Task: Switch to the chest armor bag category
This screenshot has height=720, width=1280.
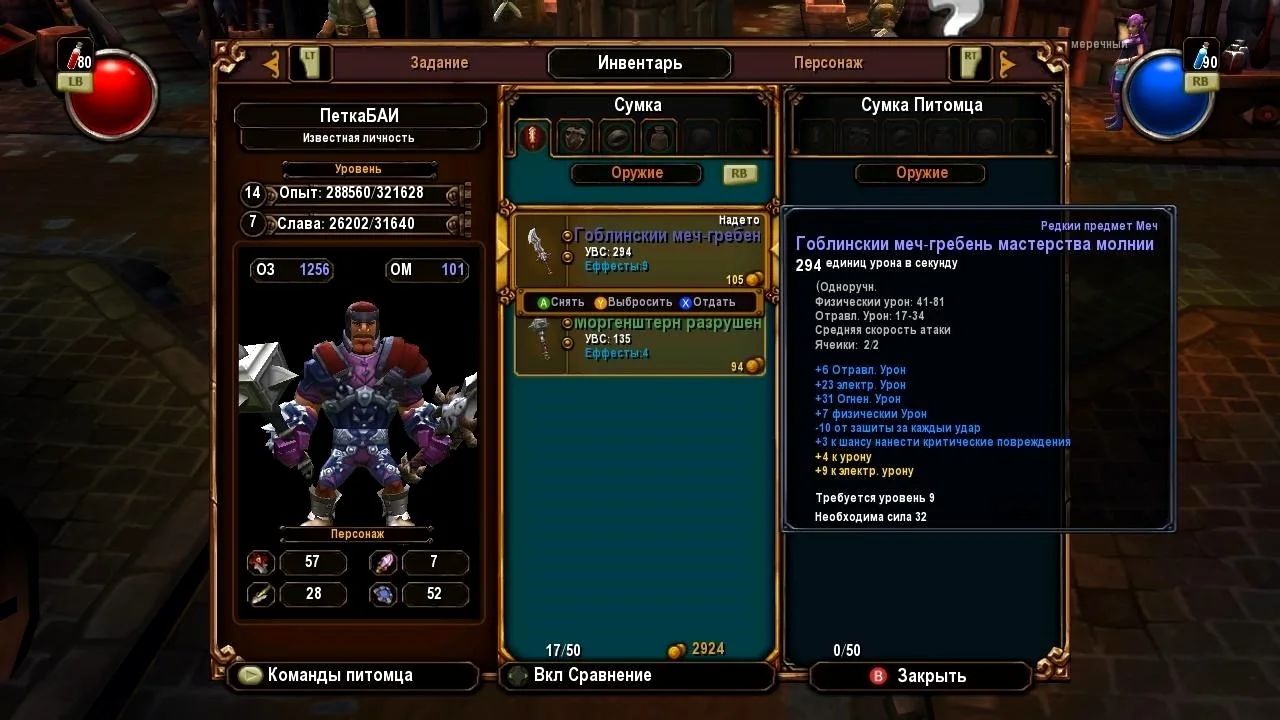Action: [575, 138]
